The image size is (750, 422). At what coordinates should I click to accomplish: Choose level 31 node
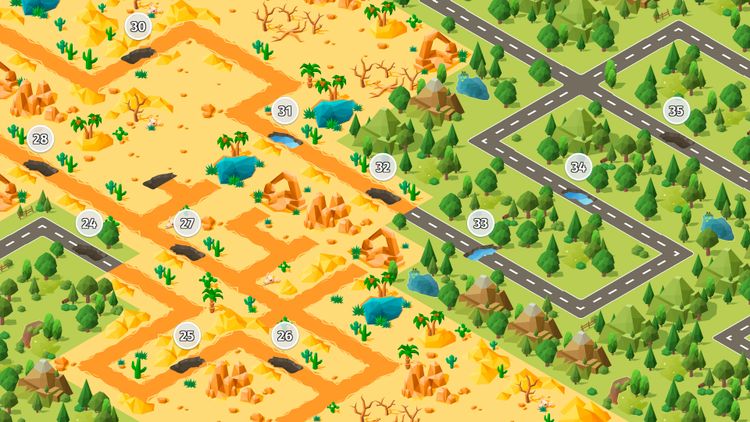click(x=286, y=111)
